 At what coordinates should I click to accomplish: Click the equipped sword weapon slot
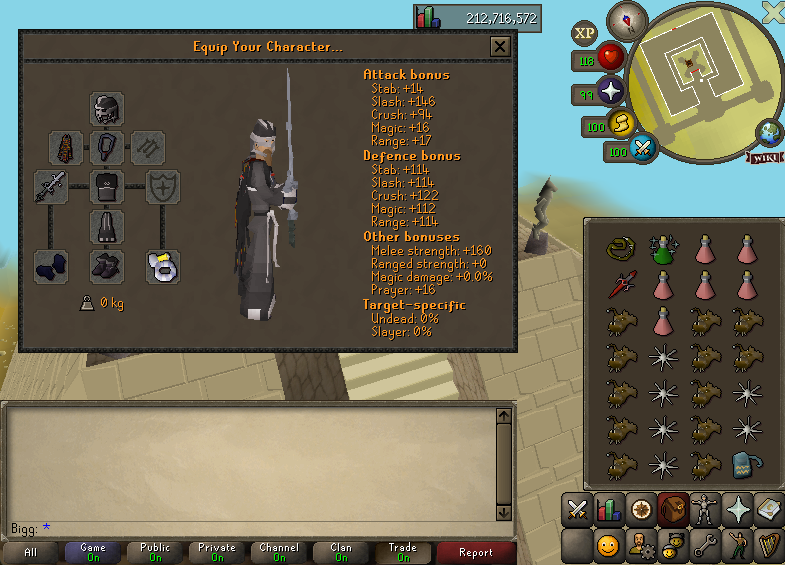(51, 187)
